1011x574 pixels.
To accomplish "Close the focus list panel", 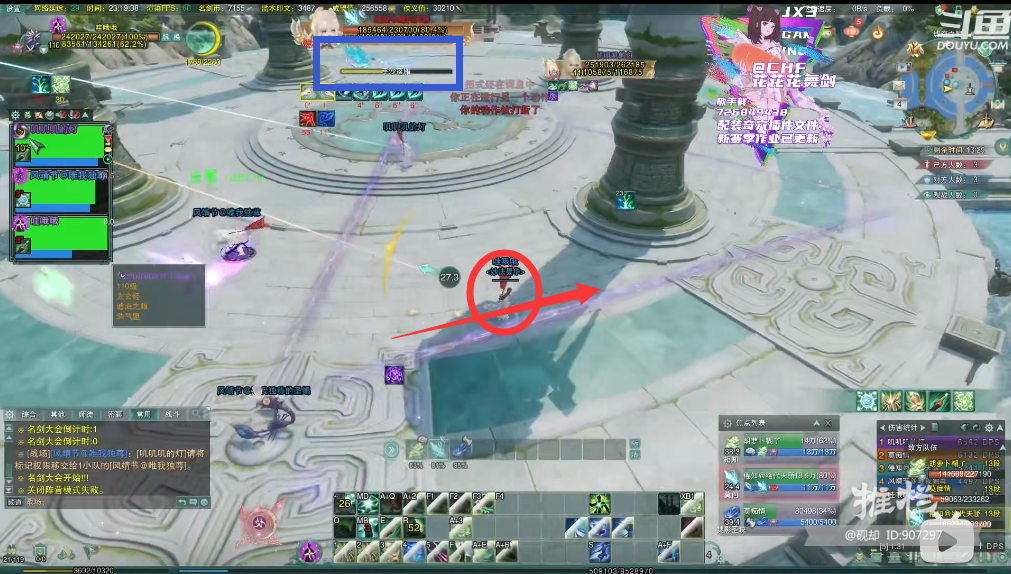I will (x=829, y=423).
